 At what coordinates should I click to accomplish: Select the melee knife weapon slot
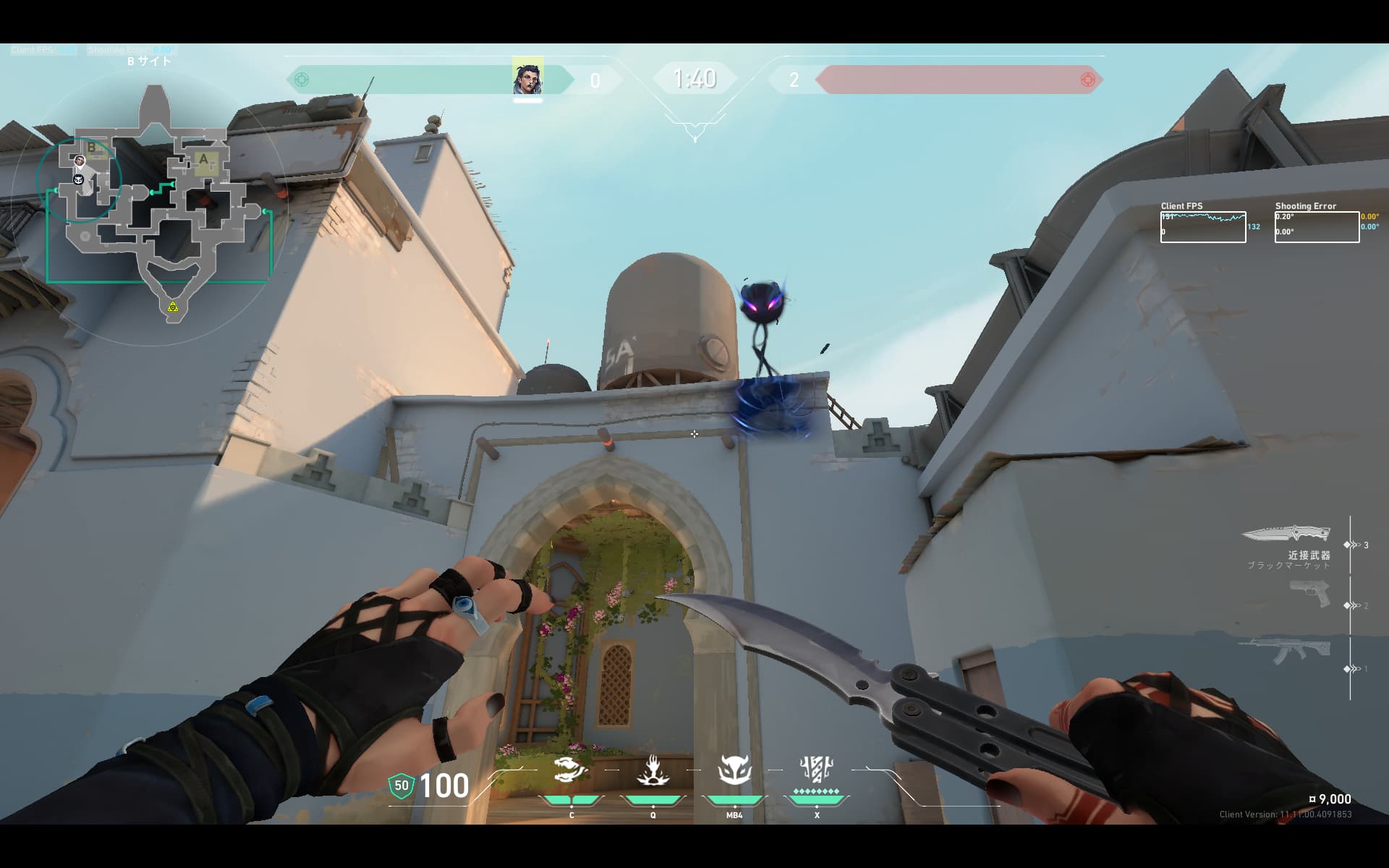pyautogui.click(x=1286, y=535)
